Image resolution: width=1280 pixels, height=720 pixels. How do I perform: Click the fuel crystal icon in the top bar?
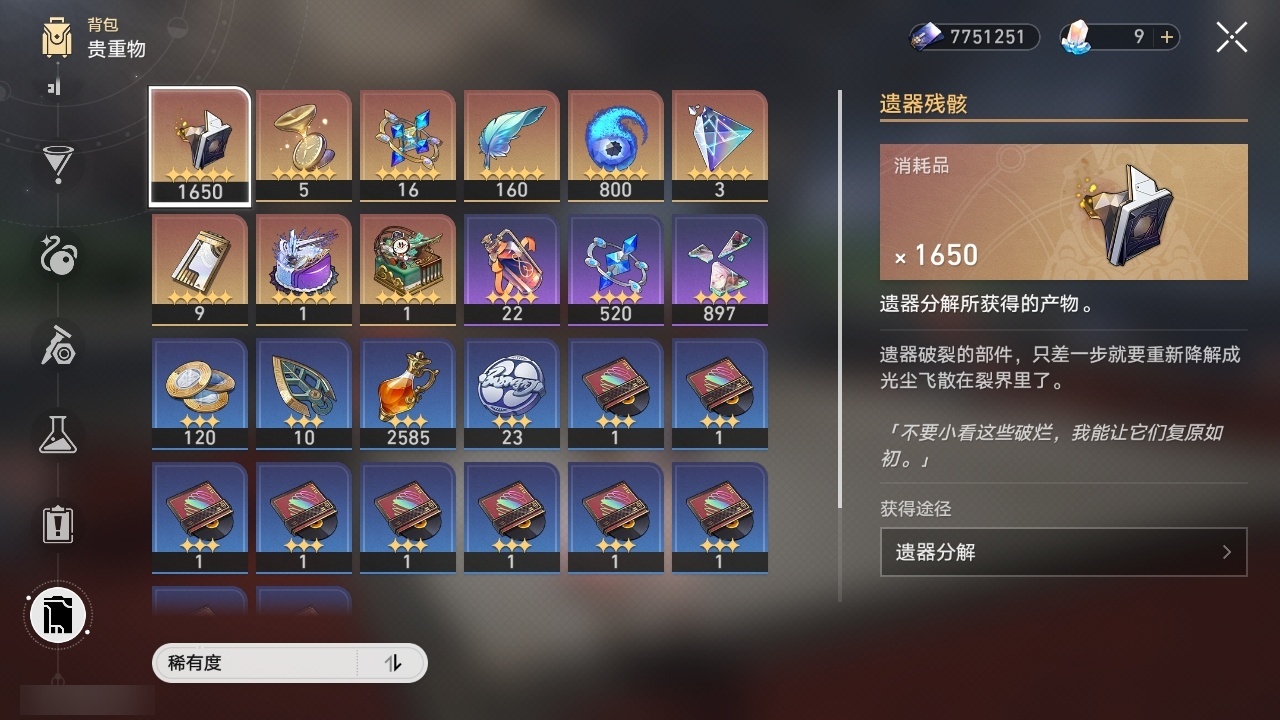tap(1076, 37)
